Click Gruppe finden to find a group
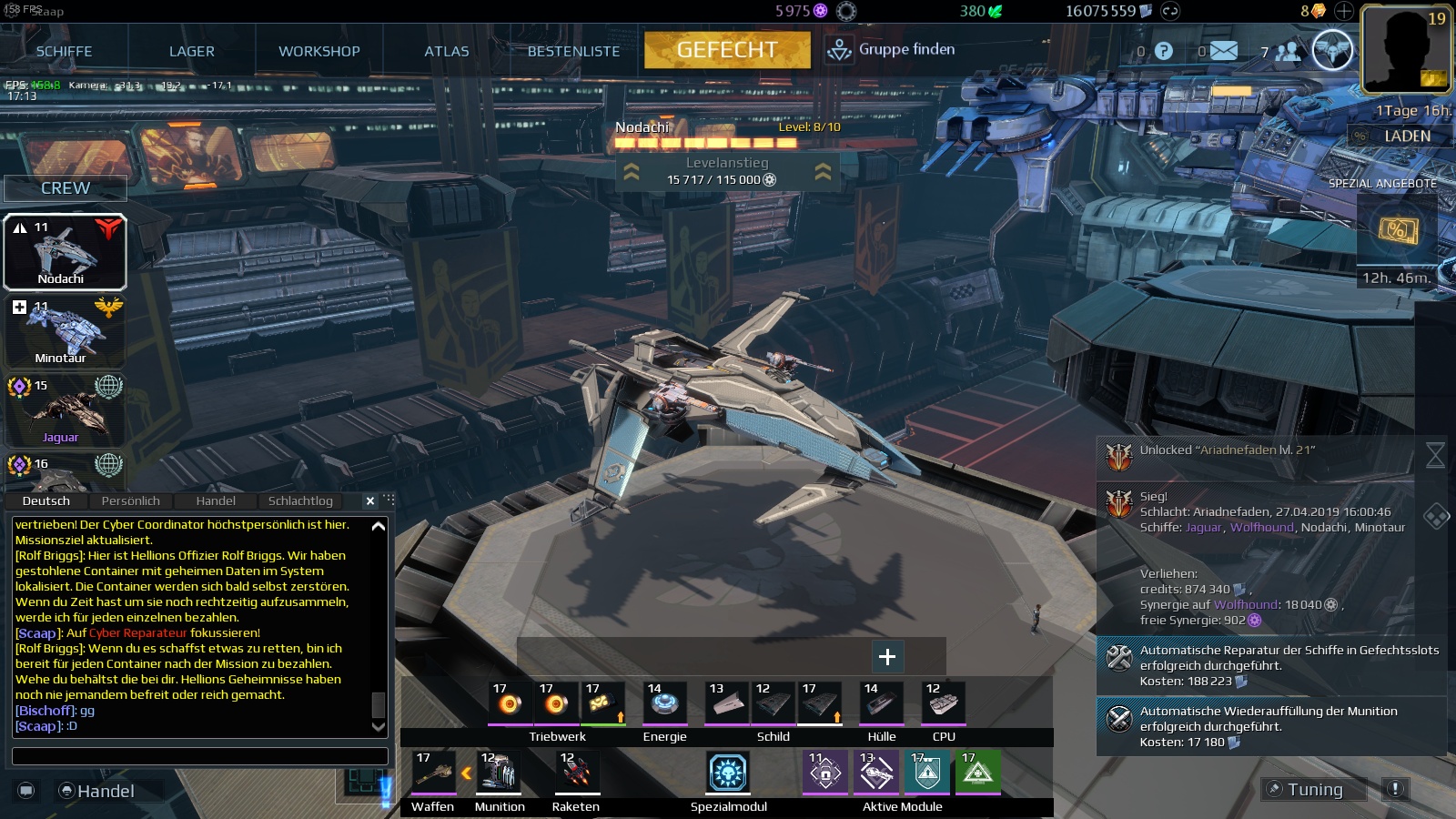Viewport: 1456px width, 819px height. [891, 50]
